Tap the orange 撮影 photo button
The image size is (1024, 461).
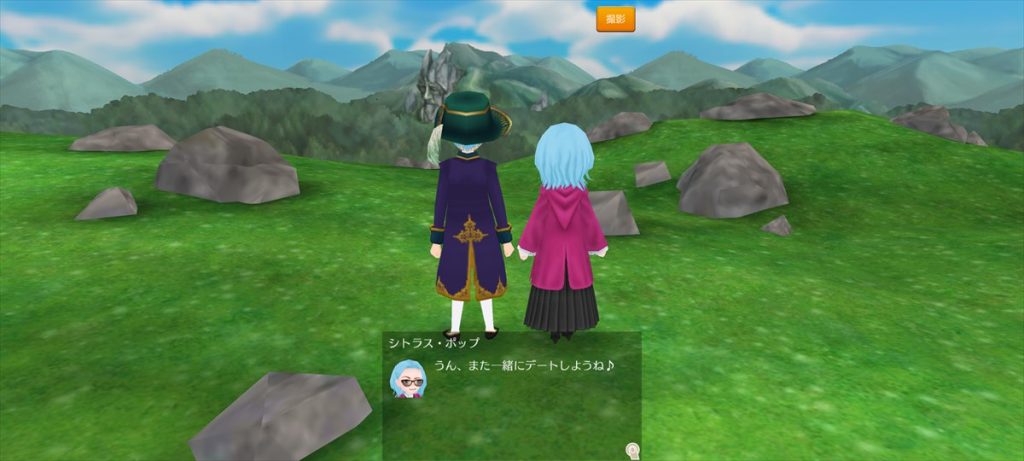[x=615, y=19]
